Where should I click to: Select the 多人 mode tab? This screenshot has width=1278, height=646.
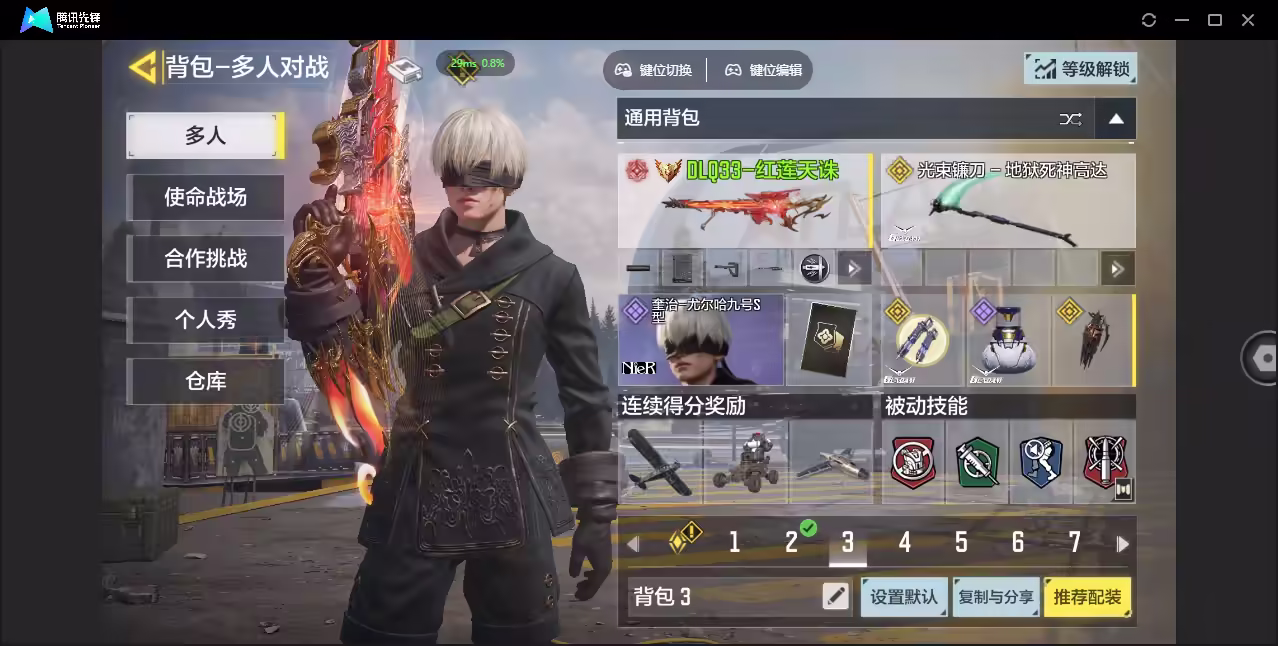pyautogui.click(x=205, y=135)
